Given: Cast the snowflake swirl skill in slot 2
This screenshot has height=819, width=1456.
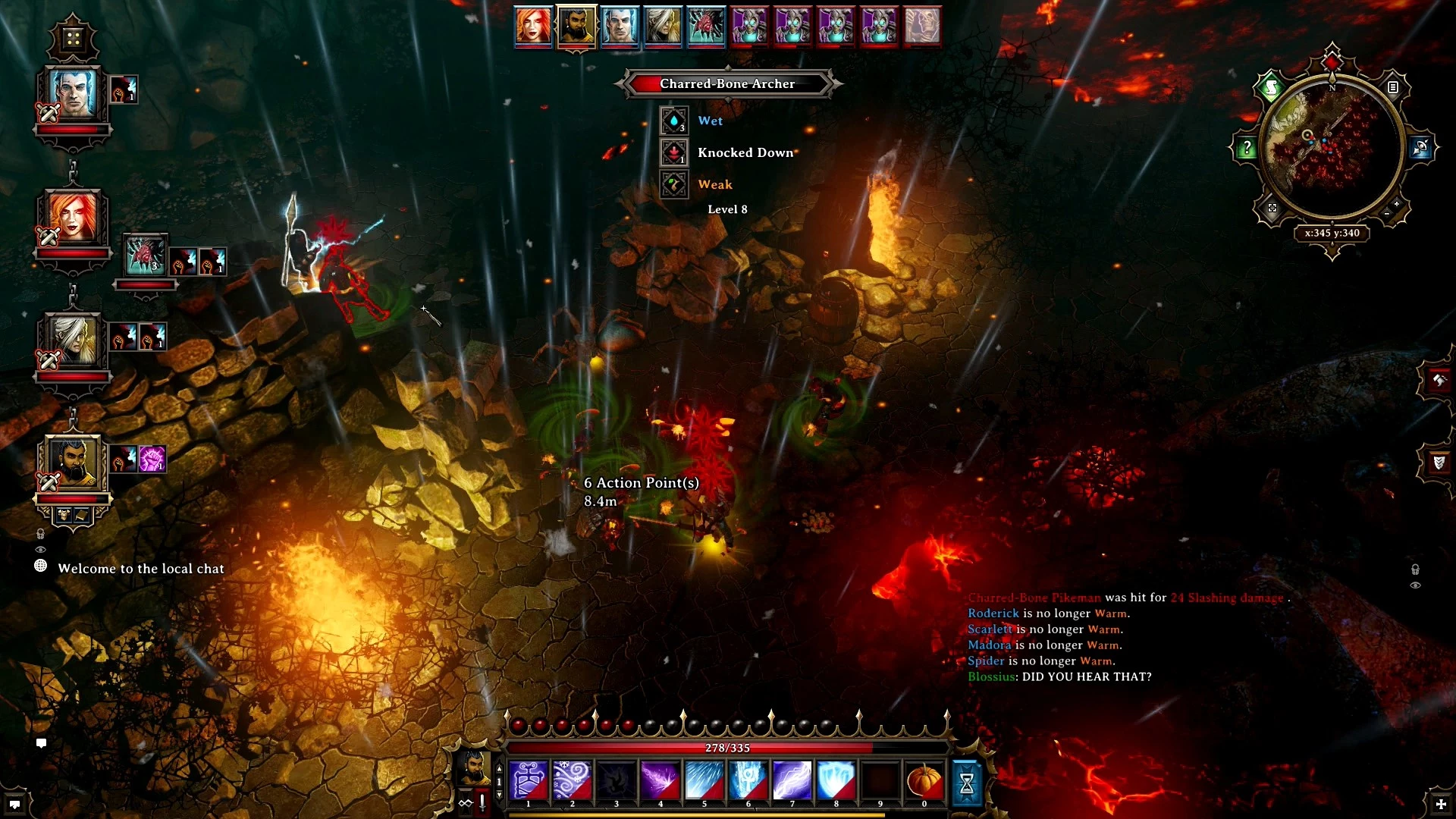Looking at the screenshot, I should point(572,781).
